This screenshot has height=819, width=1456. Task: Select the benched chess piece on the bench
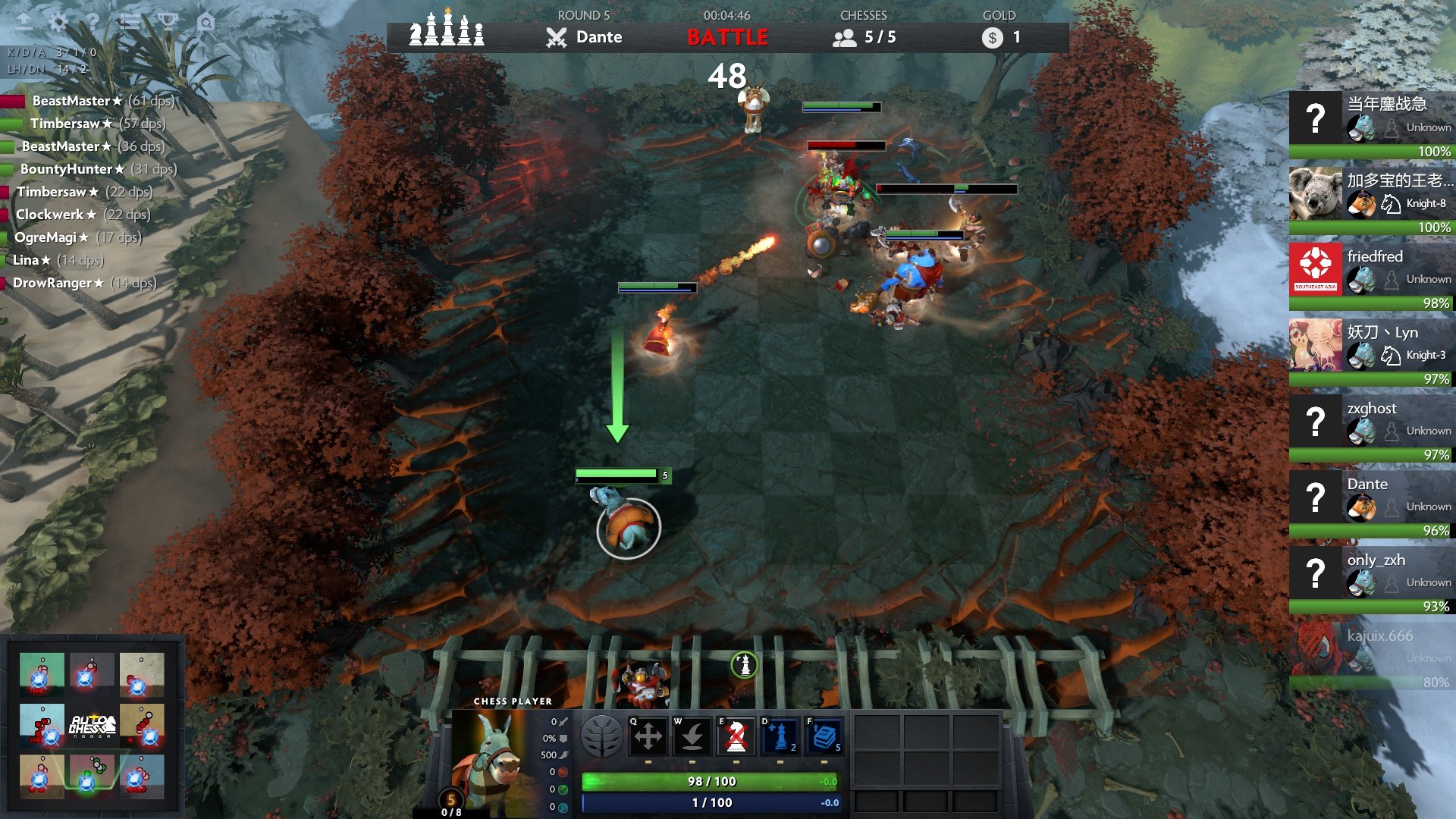point(642,682)
